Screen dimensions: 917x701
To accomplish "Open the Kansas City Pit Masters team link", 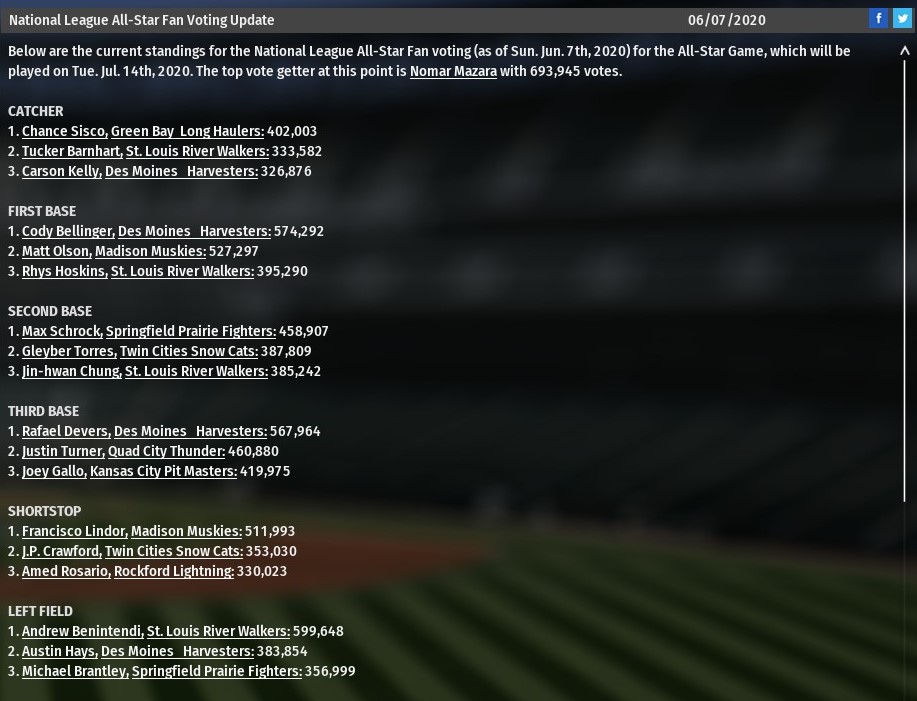I will [163, 471].
